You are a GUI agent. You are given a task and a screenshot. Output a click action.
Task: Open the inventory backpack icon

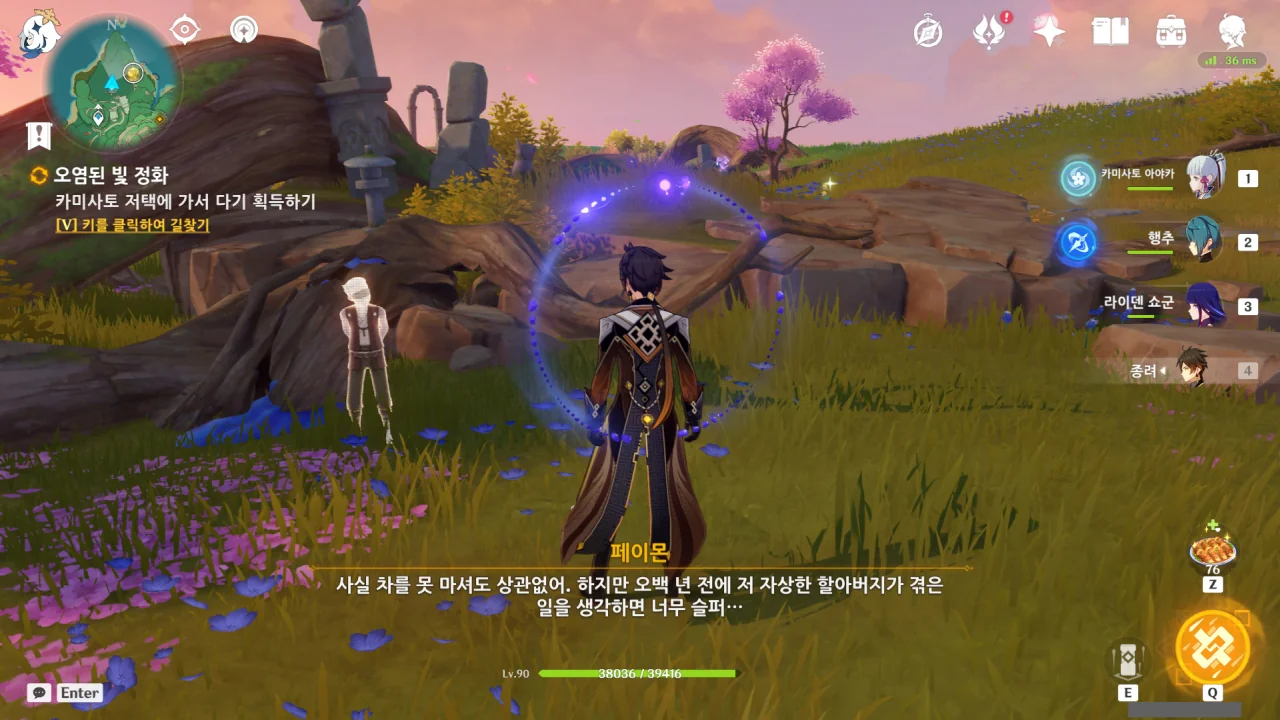[1171, 32]
